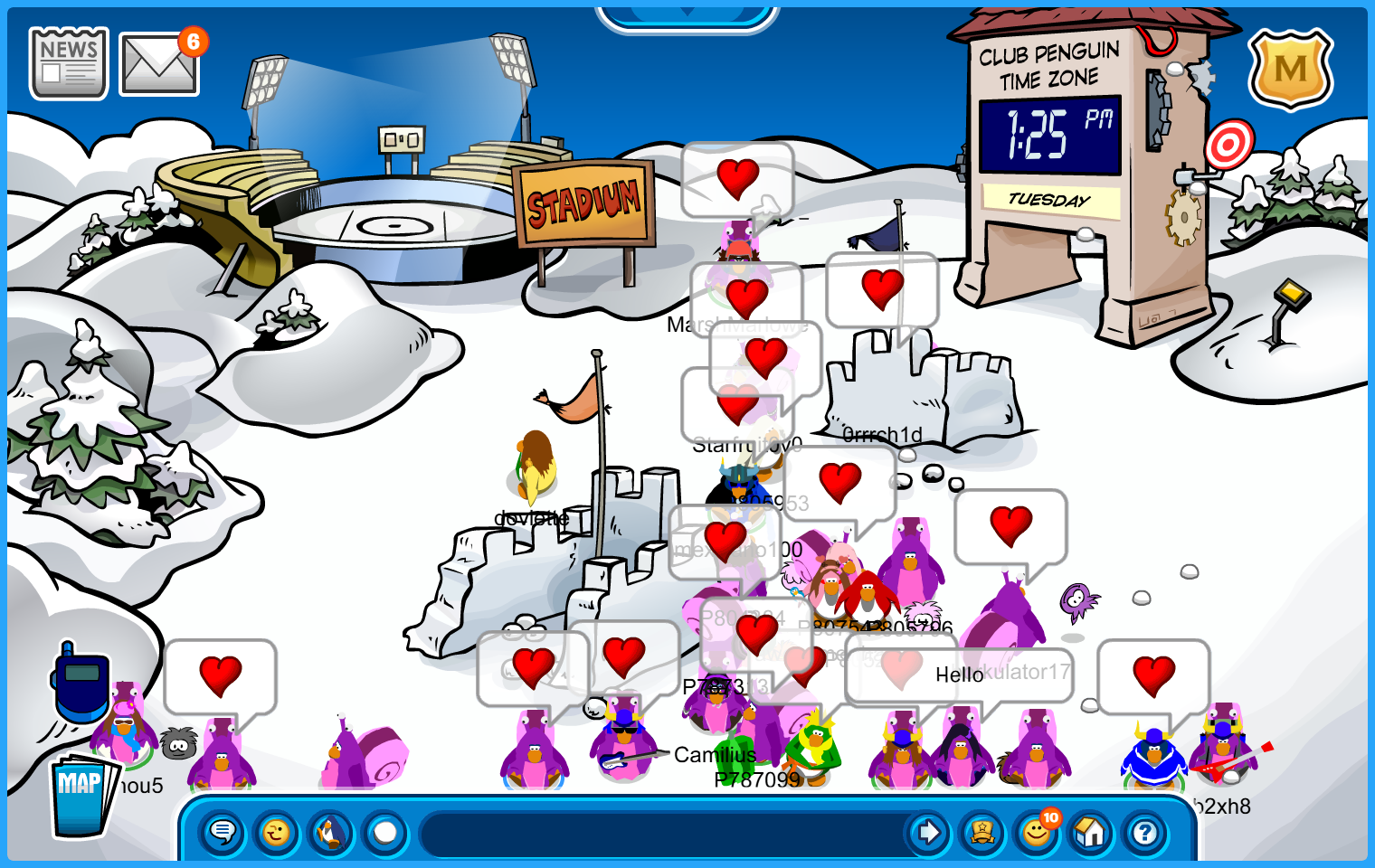Open your player card

pyautogui.click(x=982, y=832)
